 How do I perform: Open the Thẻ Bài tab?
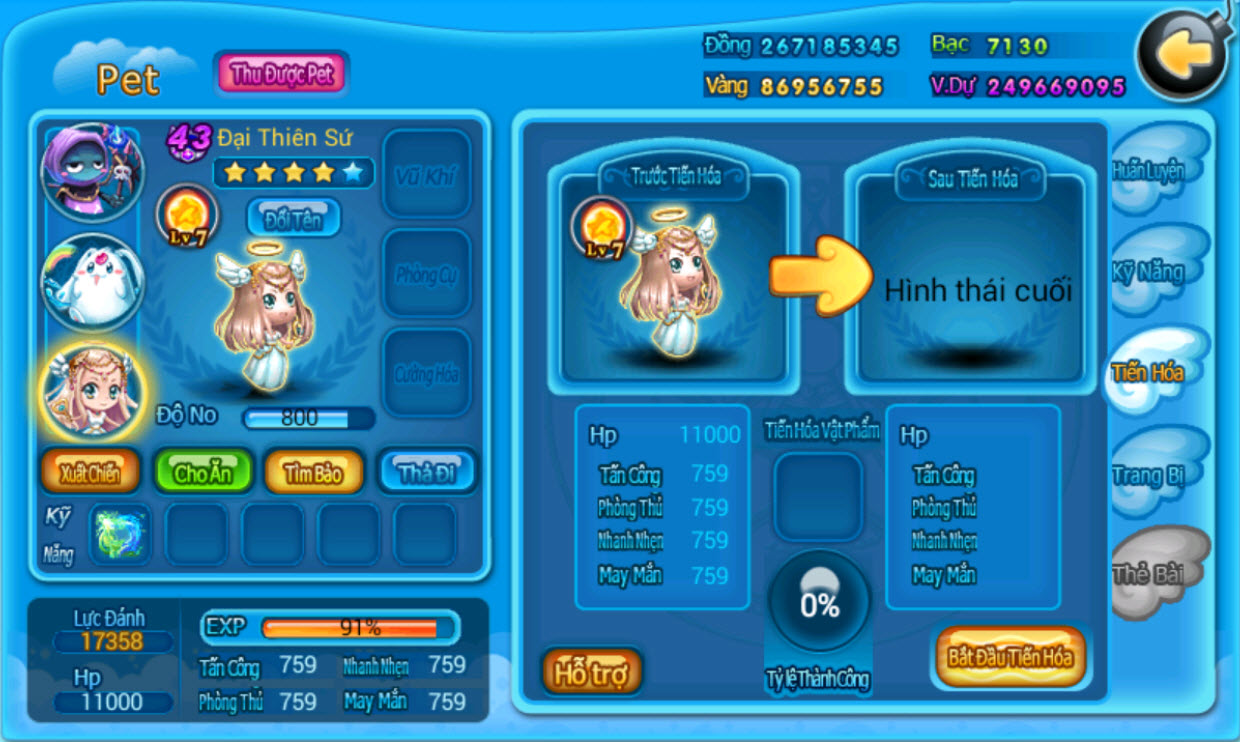click(1150, 574)
